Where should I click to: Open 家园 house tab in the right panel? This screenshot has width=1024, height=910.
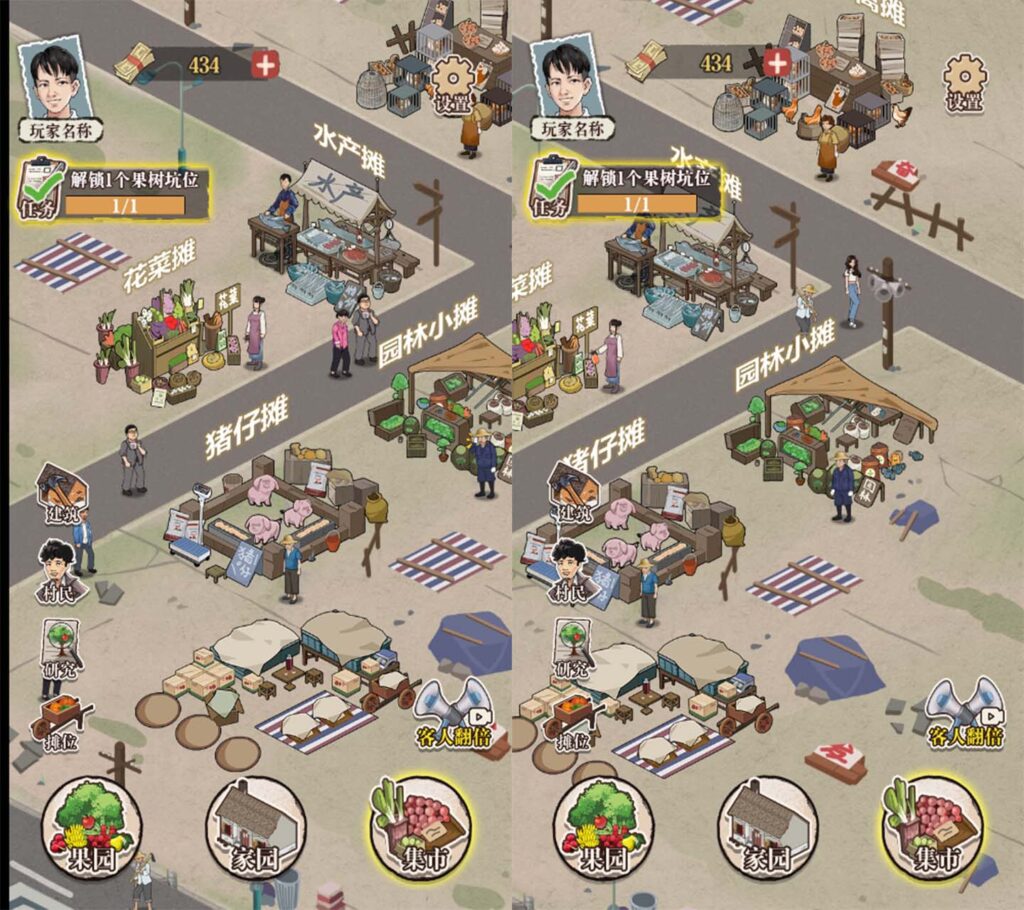pos(767,829)
